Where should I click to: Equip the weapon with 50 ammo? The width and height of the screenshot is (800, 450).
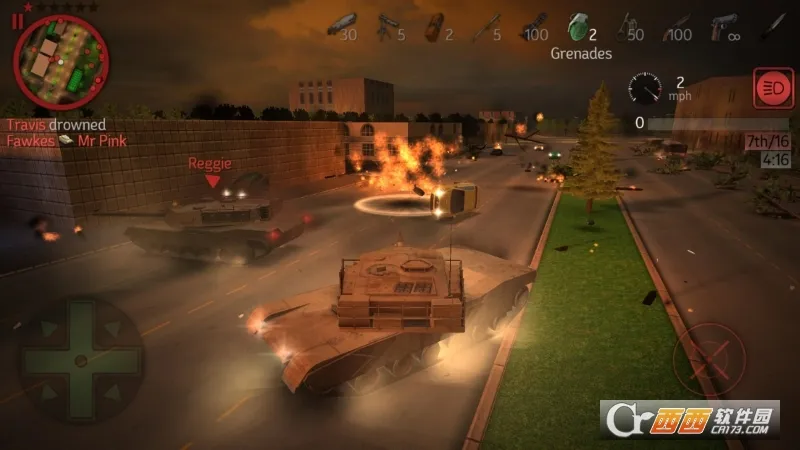627,26
